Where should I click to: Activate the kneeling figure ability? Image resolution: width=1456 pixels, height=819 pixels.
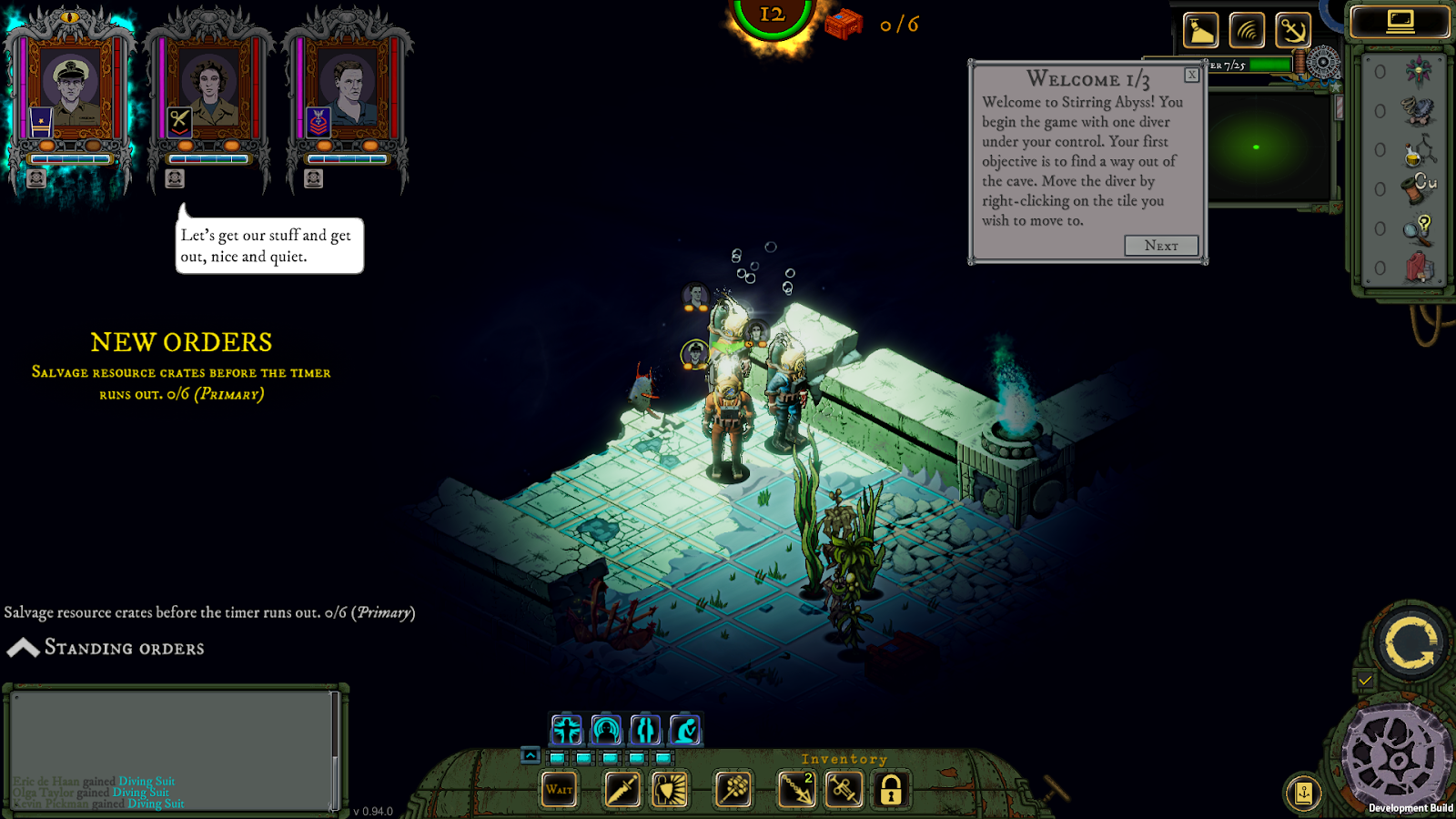click(x=685, y=730)
